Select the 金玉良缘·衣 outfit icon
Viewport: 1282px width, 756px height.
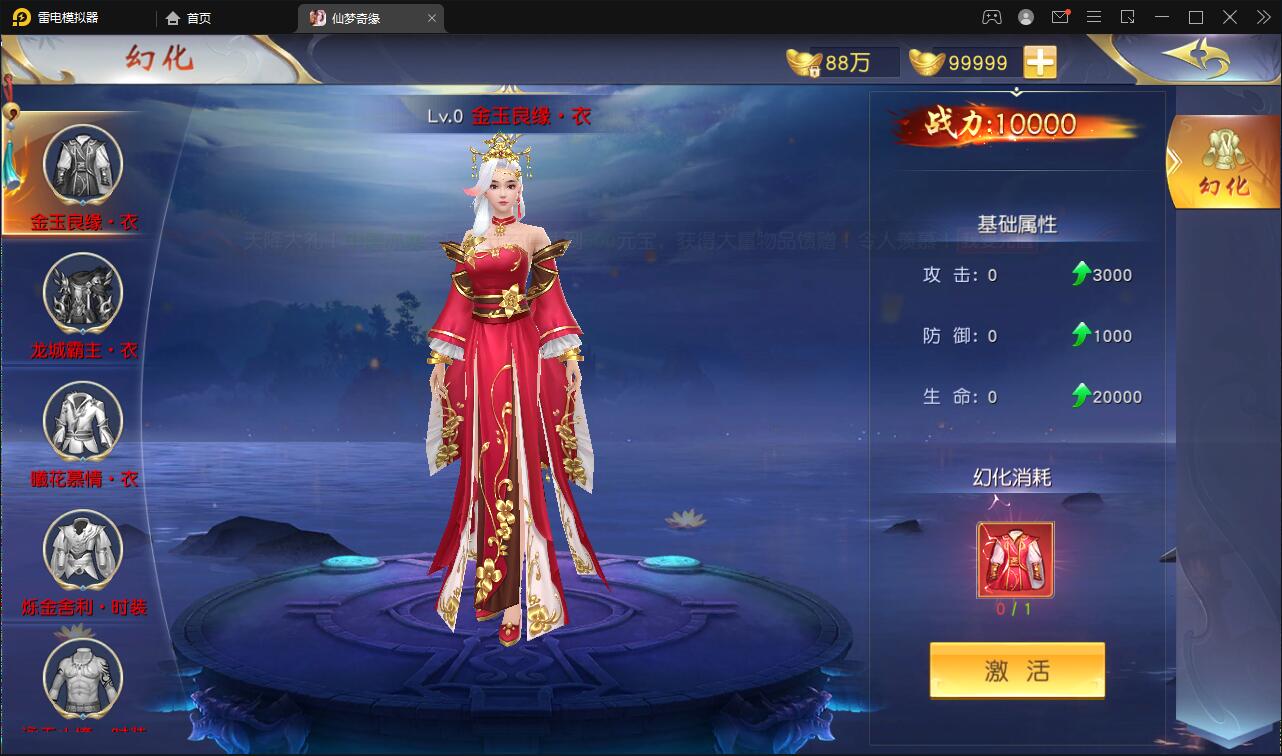[81, 163]
